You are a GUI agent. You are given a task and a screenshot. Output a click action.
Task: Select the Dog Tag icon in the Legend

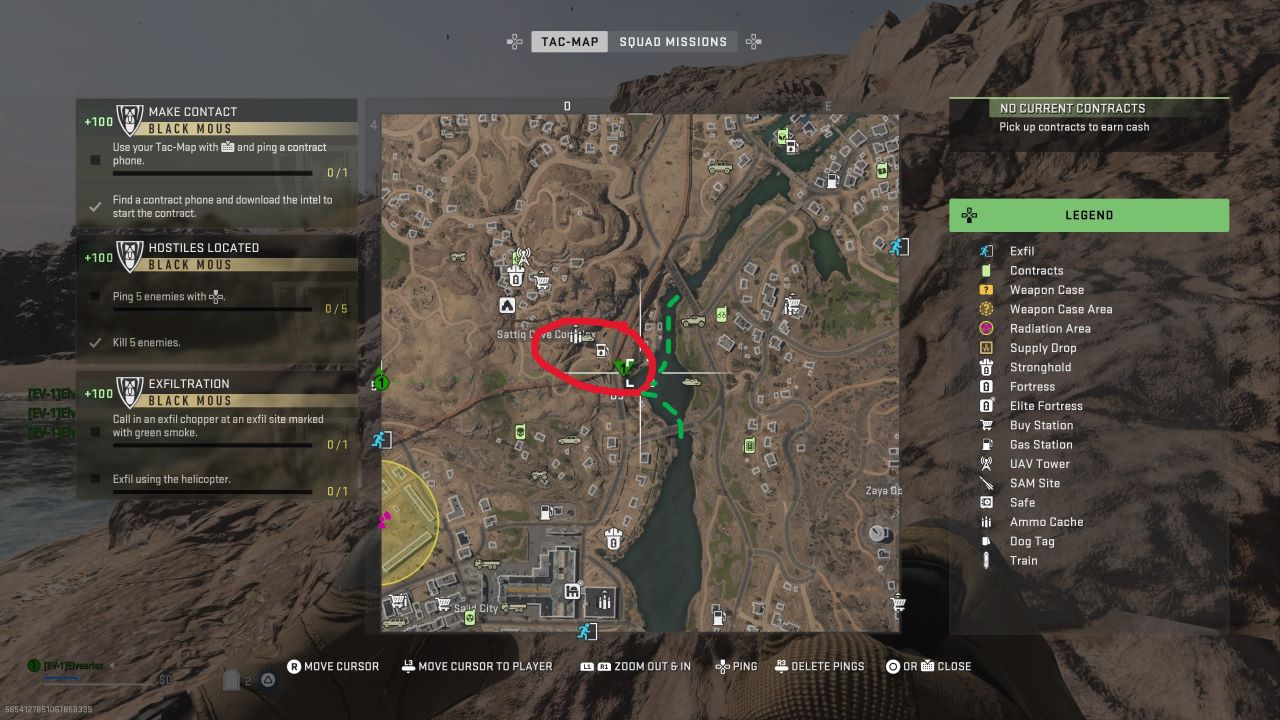coord(988,541)
